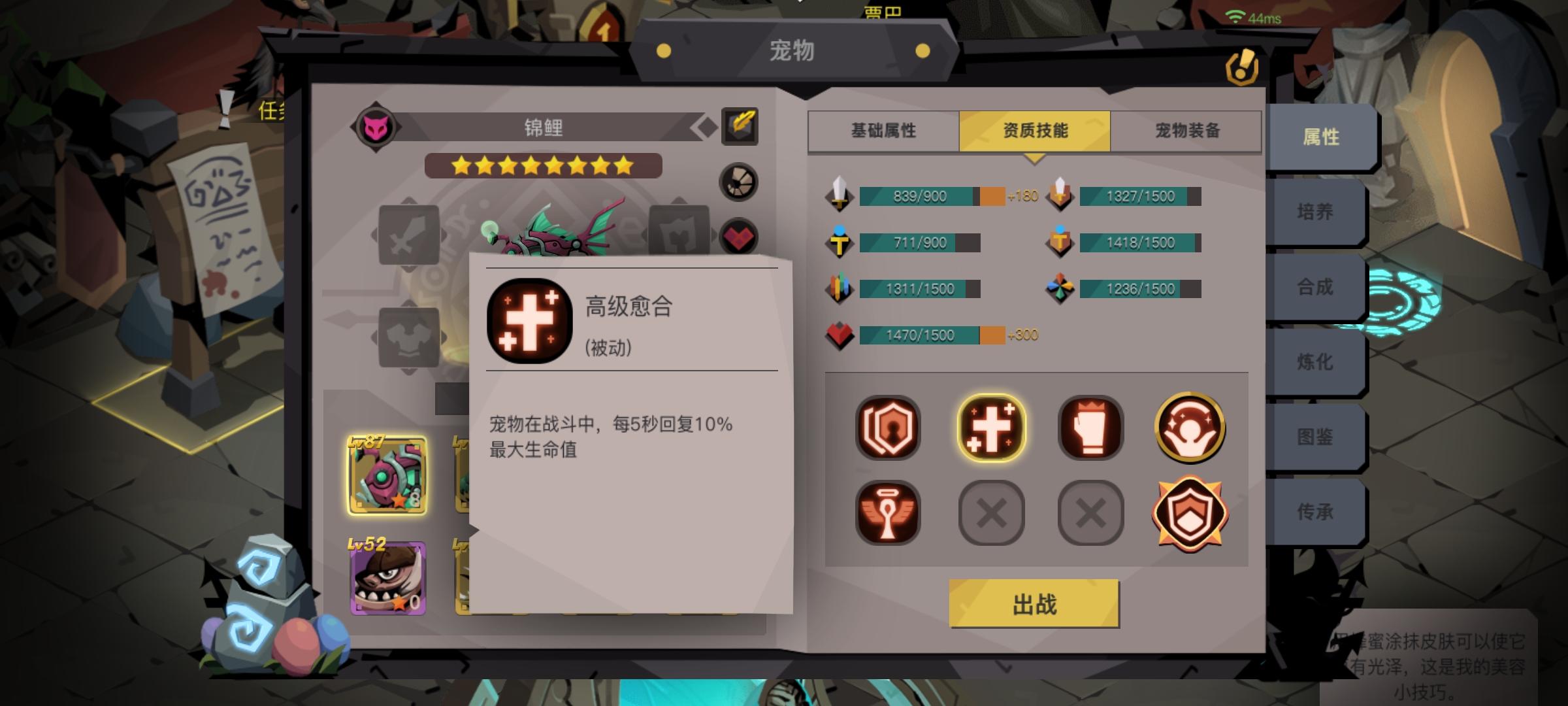Open the 高级愈合 passive skill icon
Image resolution: width=1568 pixels, height=706 pixels.
992,428
